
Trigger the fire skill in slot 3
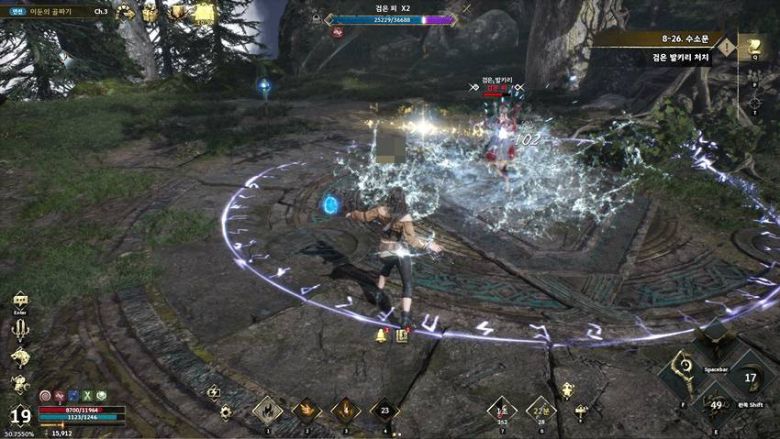click(x=345, y=409)
